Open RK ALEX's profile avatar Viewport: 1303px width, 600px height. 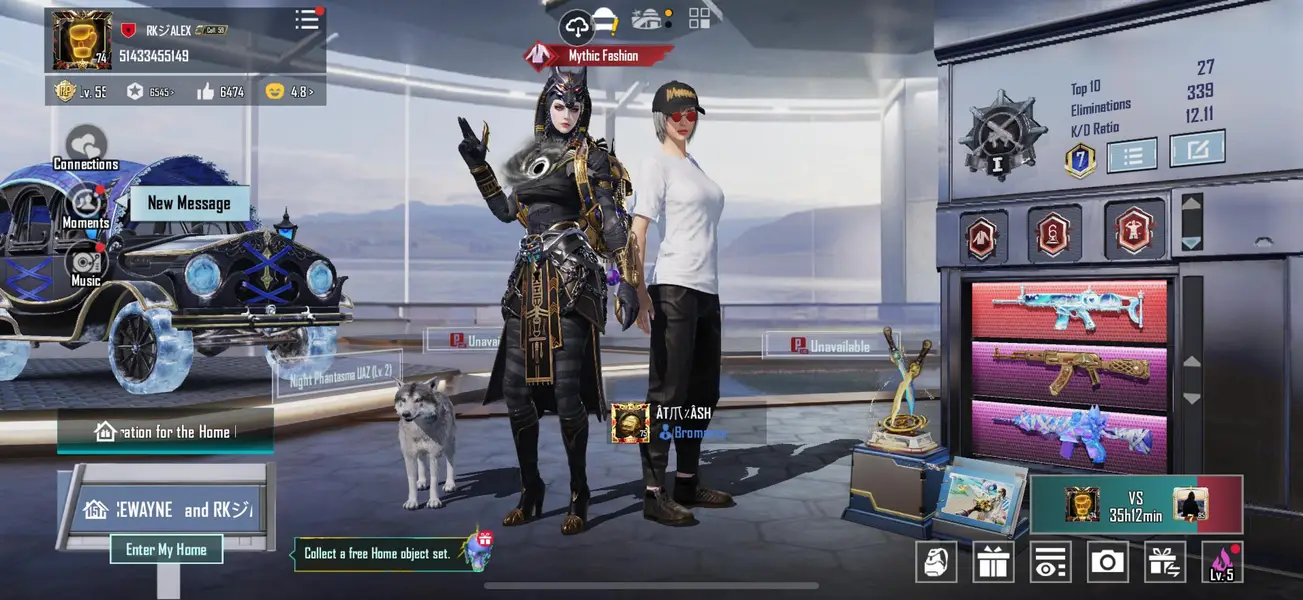click(82, 41)
